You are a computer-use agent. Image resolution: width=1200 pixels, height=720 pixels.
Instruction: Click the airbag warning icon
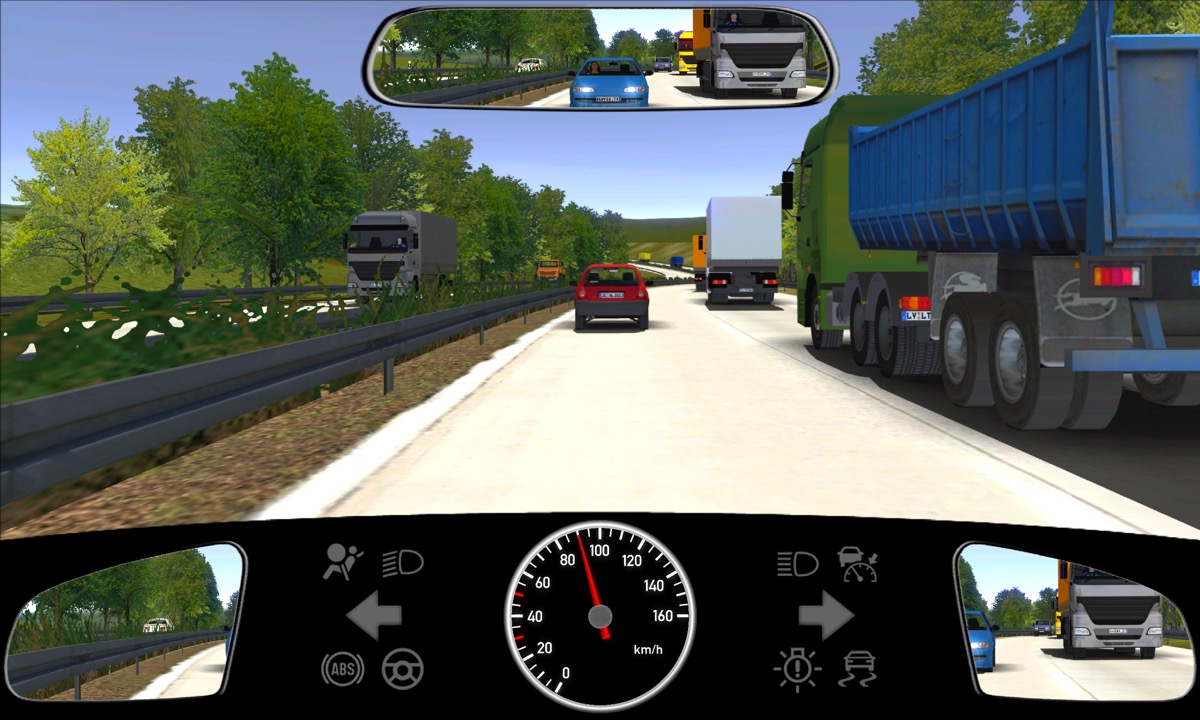point(342,563)
